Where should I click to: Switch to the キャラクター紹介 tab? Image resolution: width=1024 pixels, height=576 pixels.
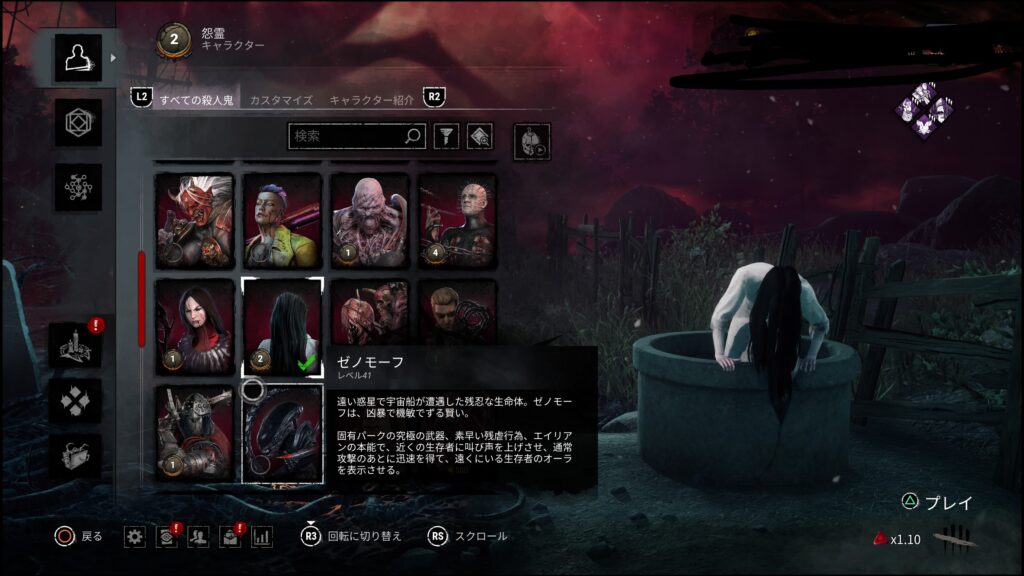(372, 100)
